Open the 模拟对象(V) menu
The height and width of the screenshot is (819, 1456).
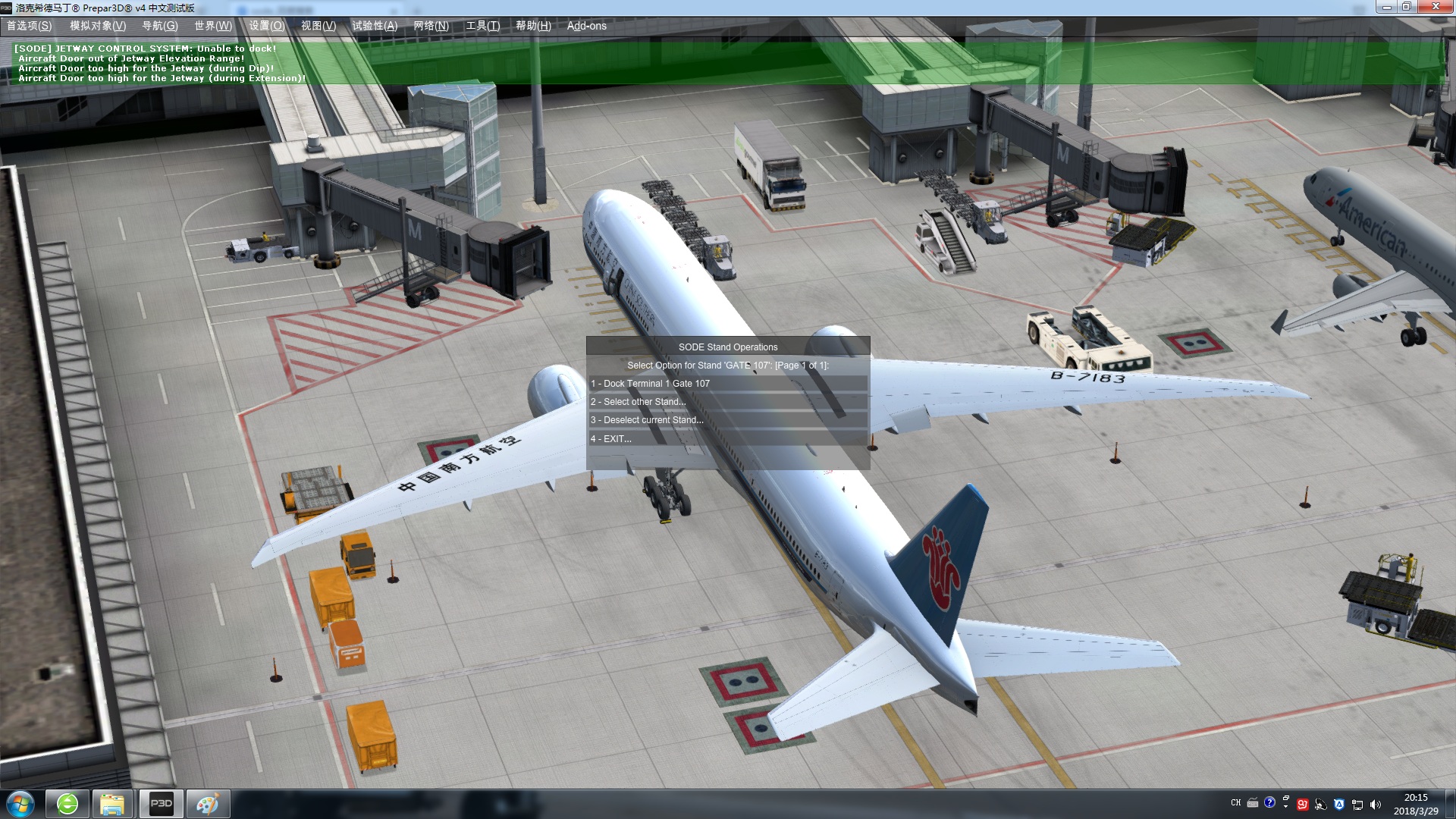(98, 26)
